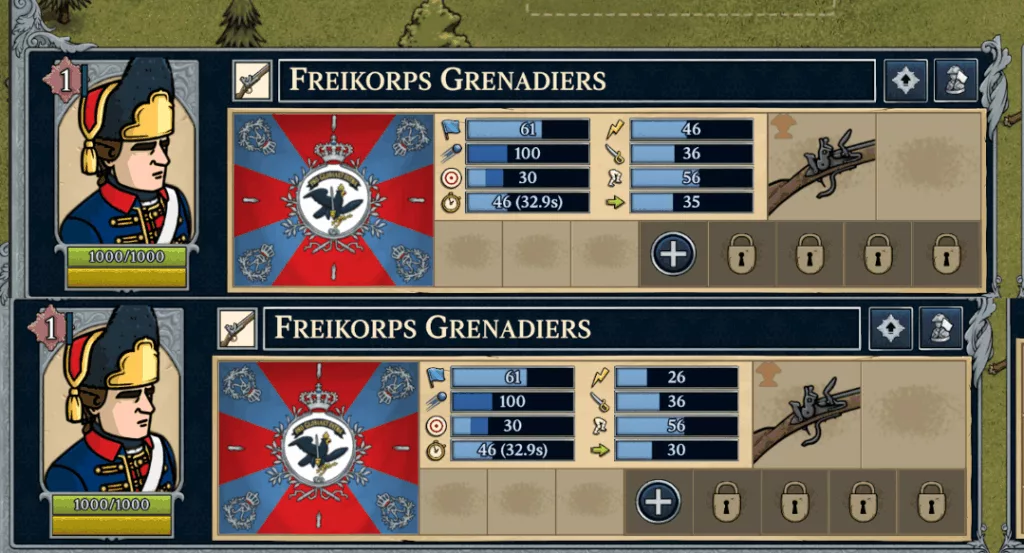Open the upper unit's helmet equipment button
1024x553 pixels.
[x=956, y=81]
